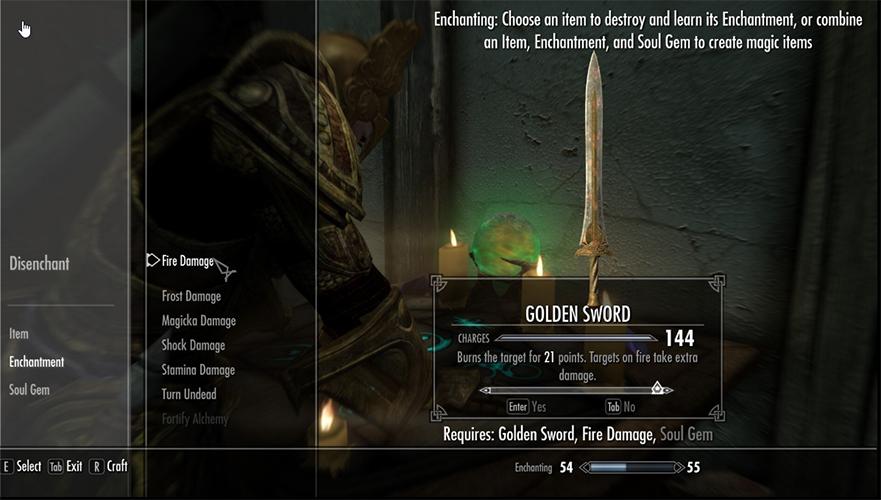Open the Item category

[x=19, y=334]
